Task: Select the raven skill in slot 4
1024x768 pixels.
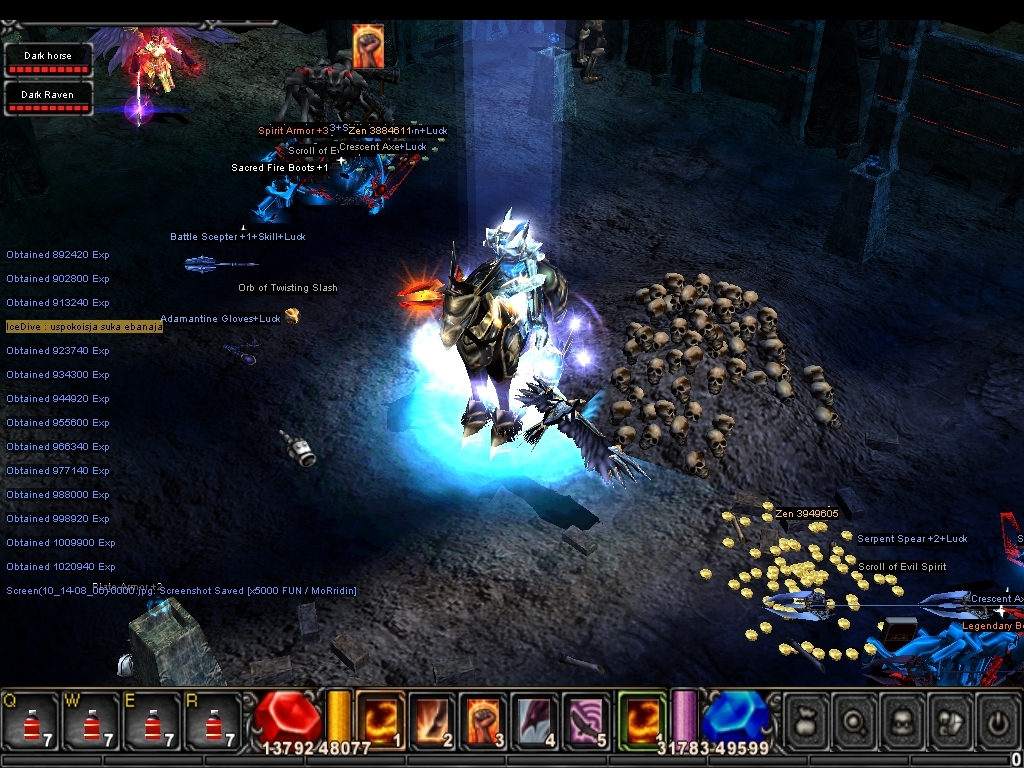Action: coord(536,719)
